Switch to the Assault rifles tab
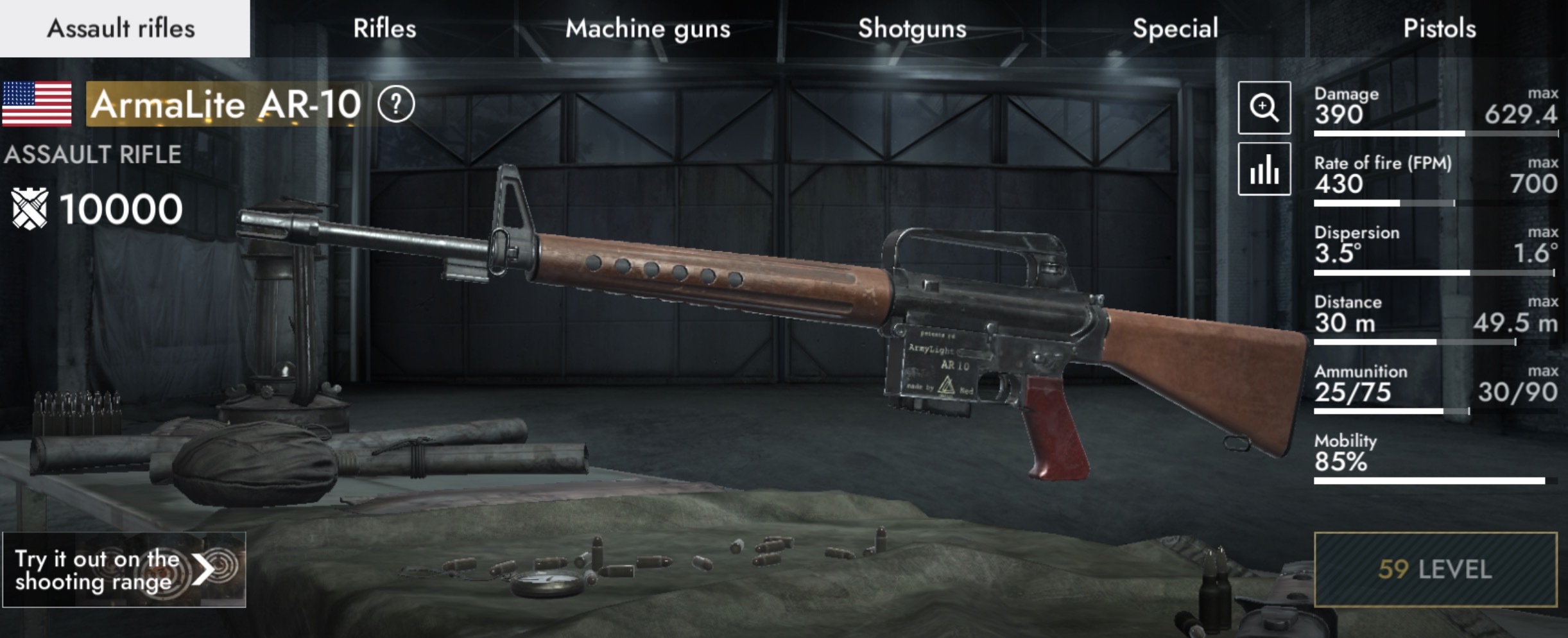This screenshot has width=1568, height=638. 122,29
